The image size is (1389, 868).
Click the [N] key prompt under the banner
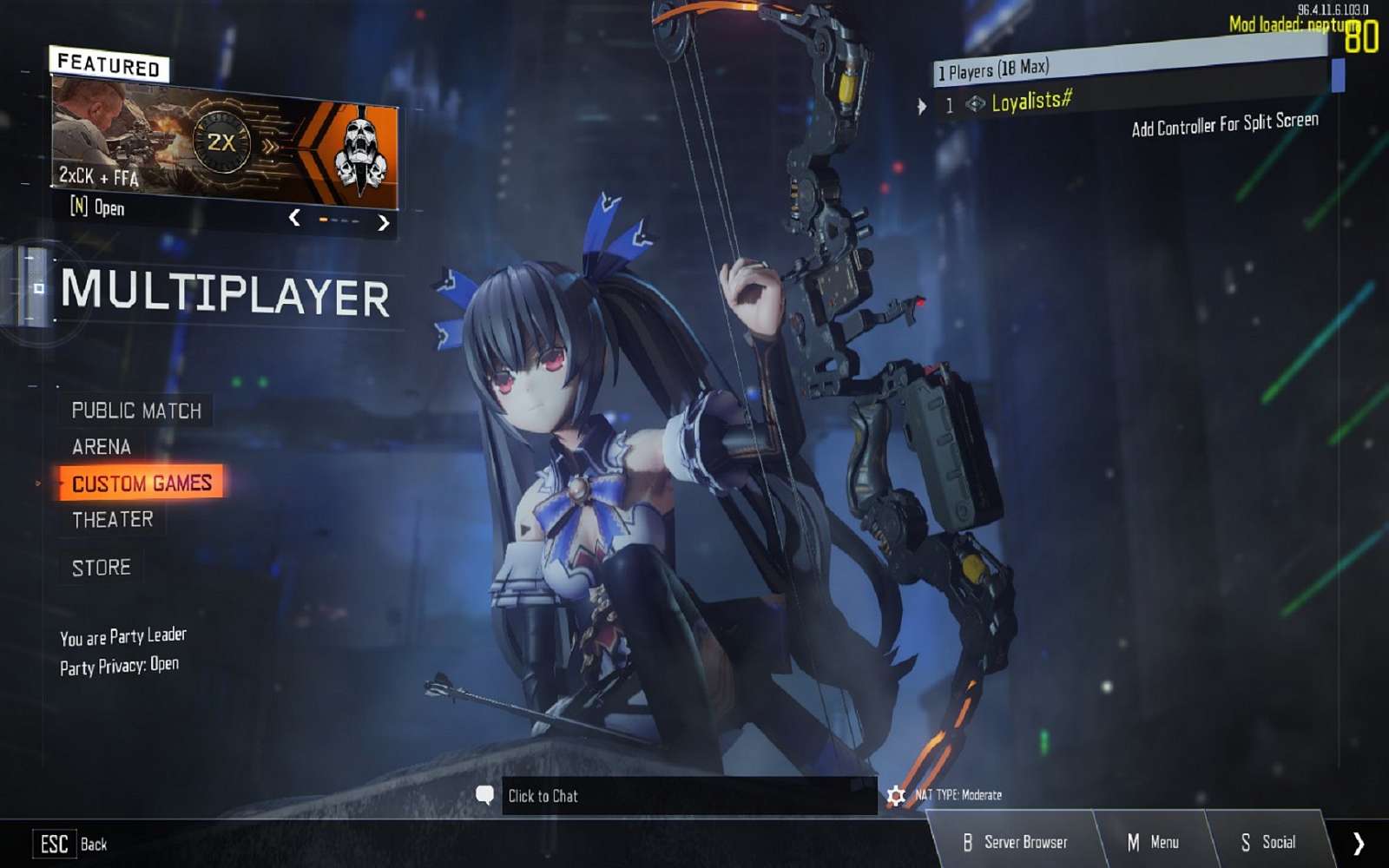tap(79, 207)
